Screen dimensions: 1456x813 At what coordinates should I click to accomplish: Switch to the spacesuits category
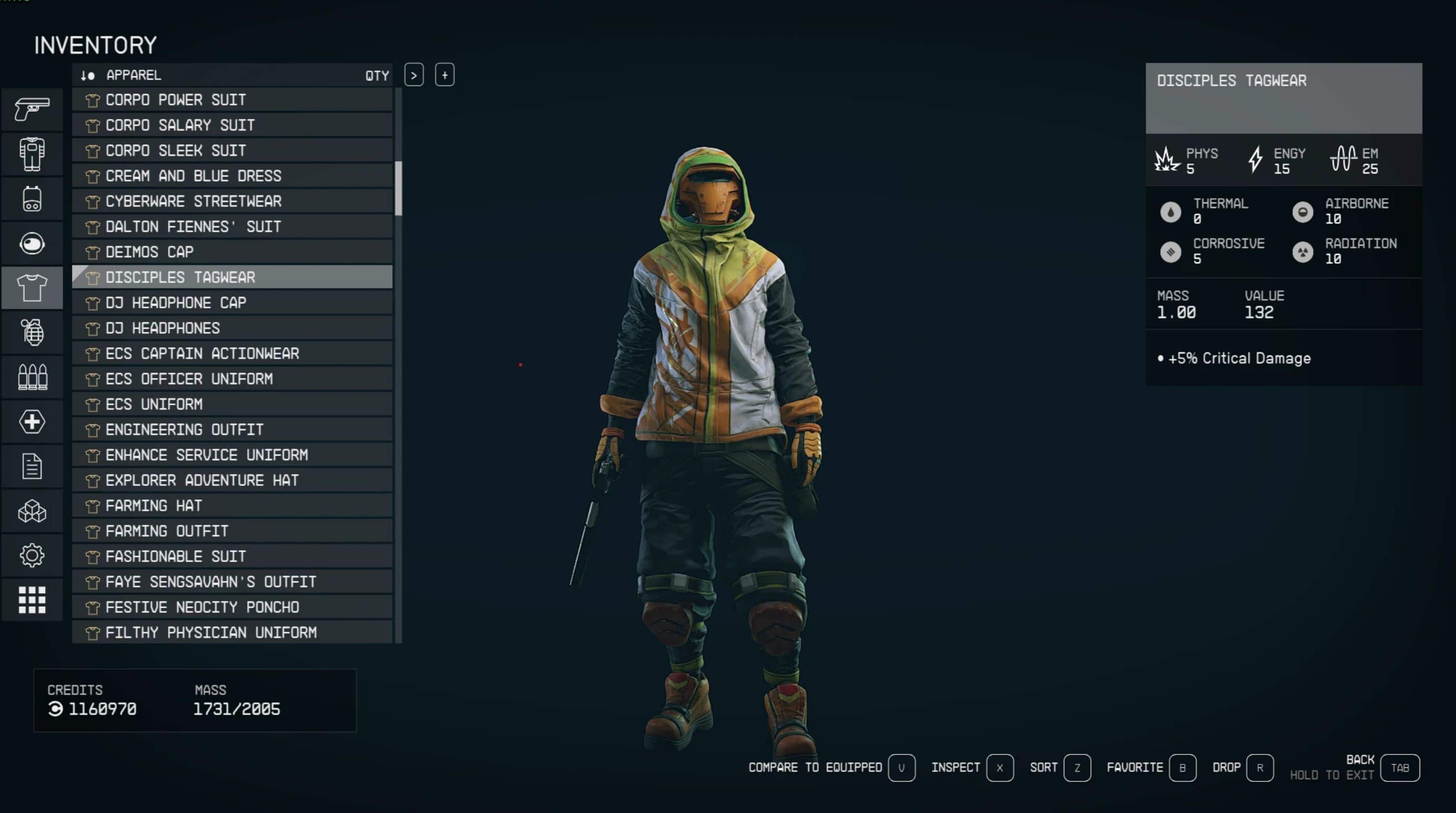coord(32,154)
